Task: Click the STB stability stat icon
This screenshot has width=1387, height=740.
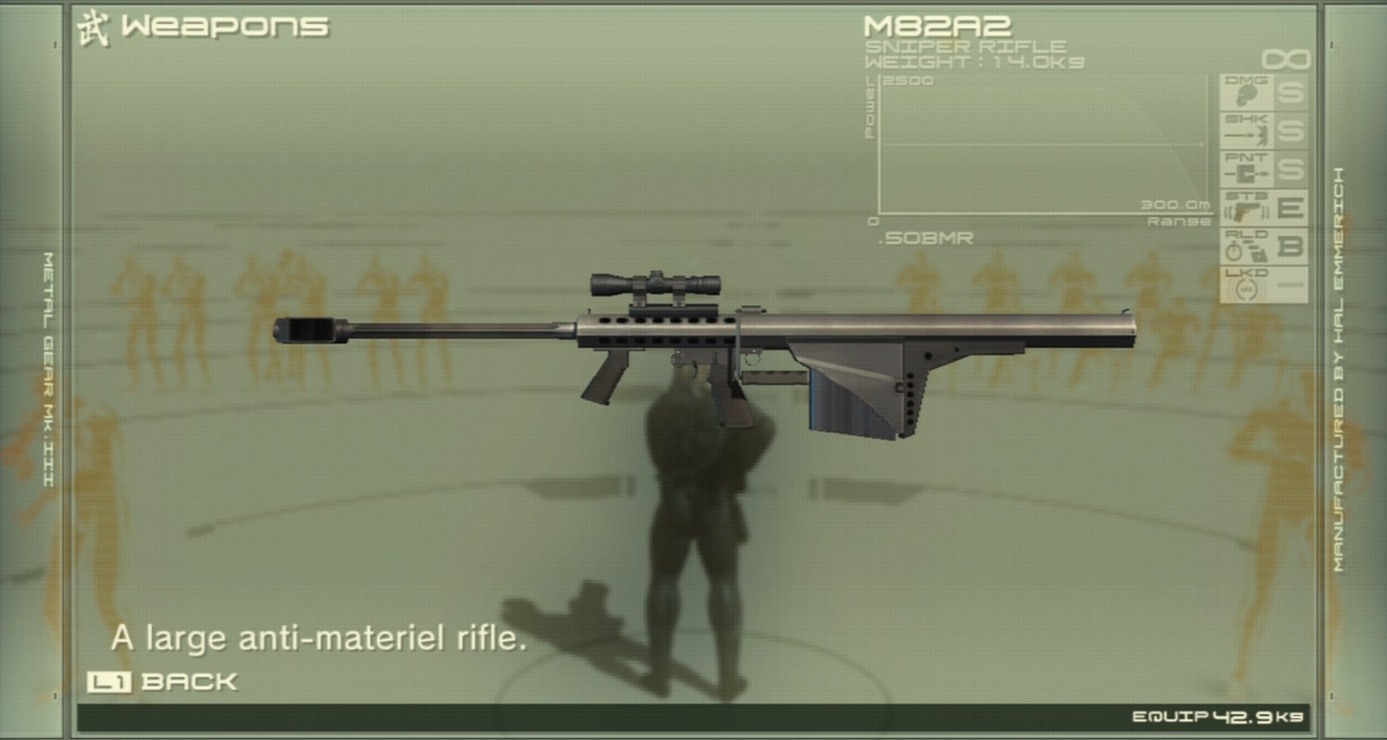Action: click(x=1246, y=209)
